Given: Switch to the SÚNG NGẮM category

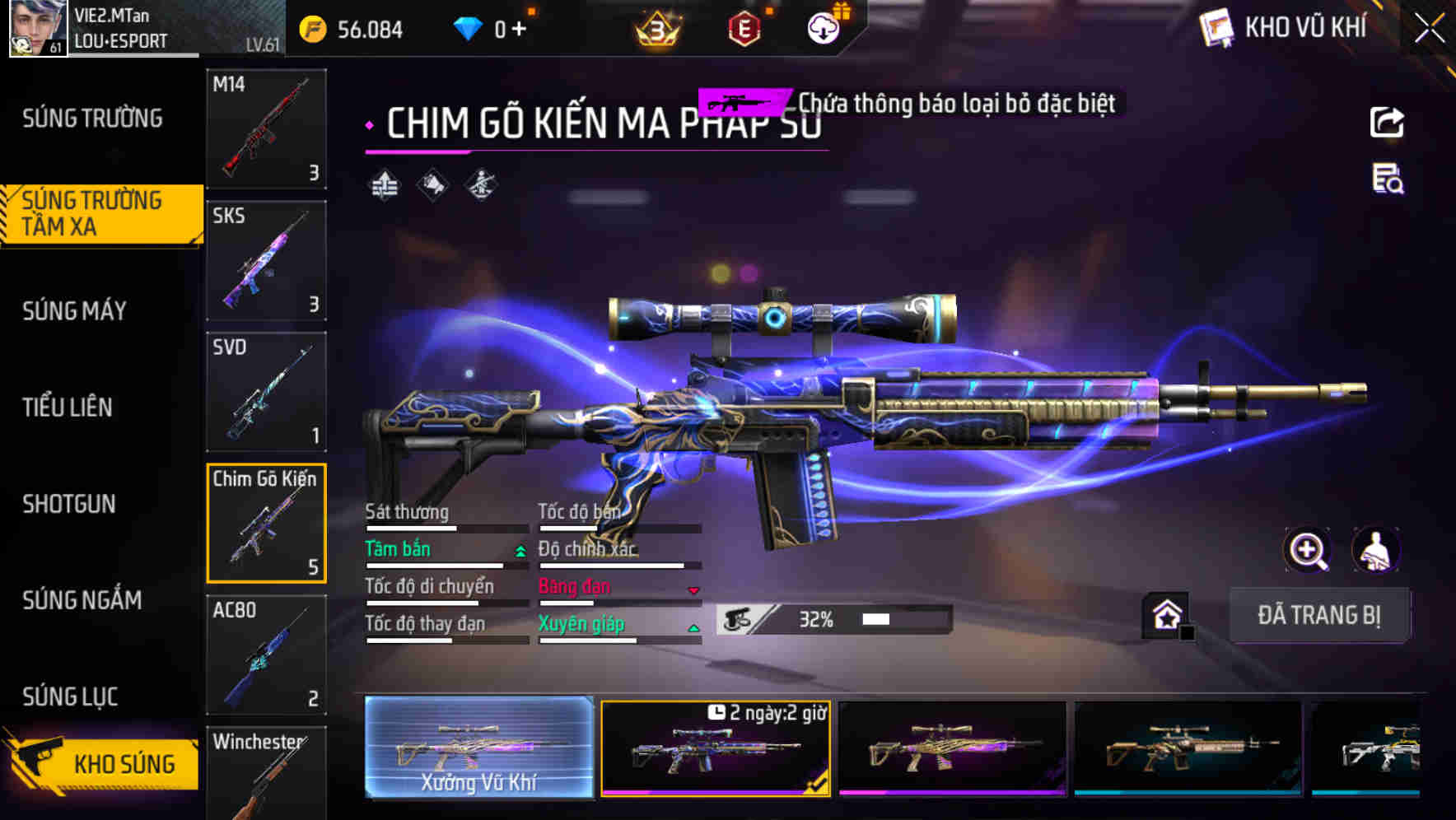Looking at the screenshot, I should (x=82, y=601).
